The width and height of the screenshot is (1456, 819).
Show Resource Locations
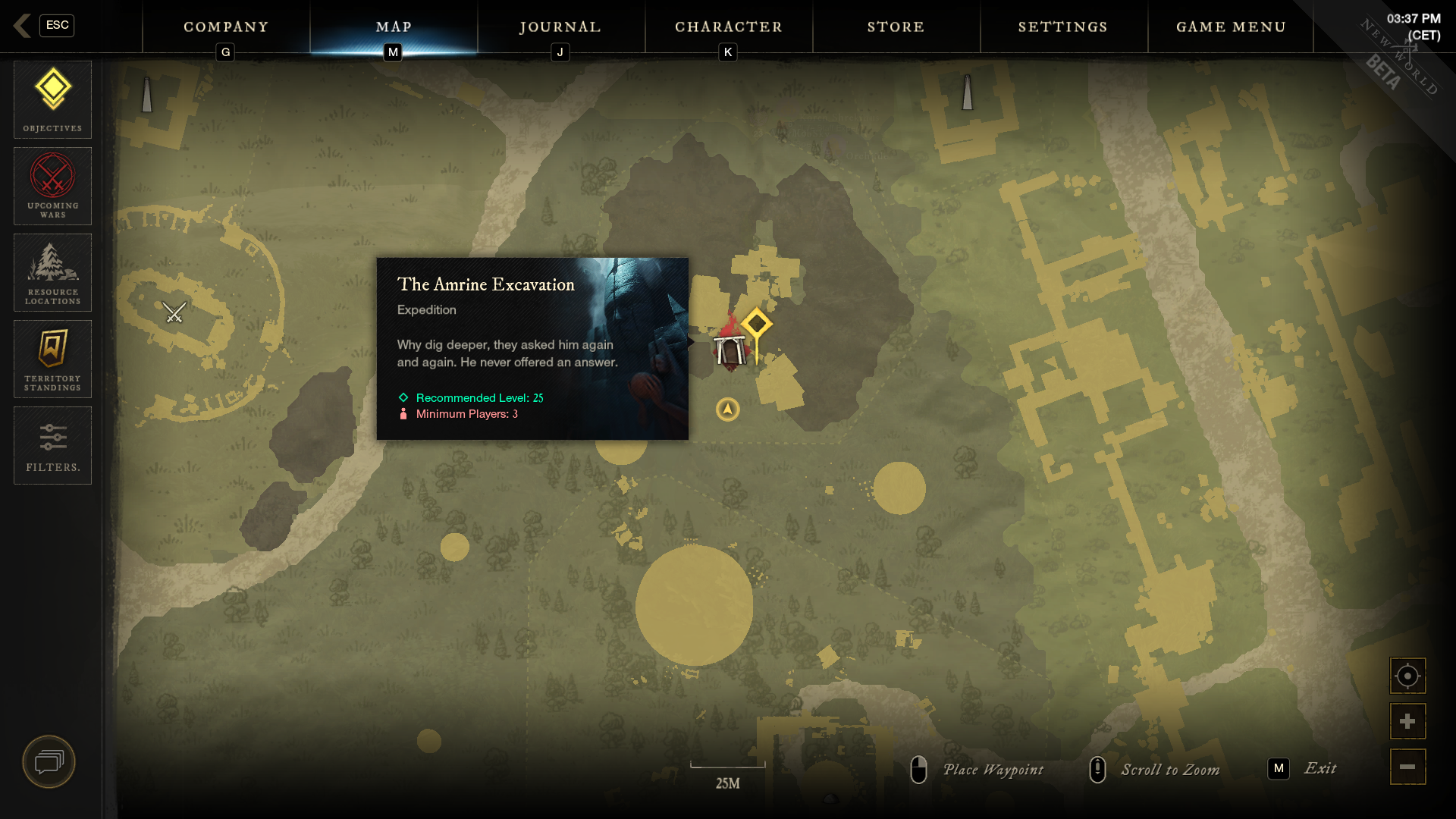[52, 271]
